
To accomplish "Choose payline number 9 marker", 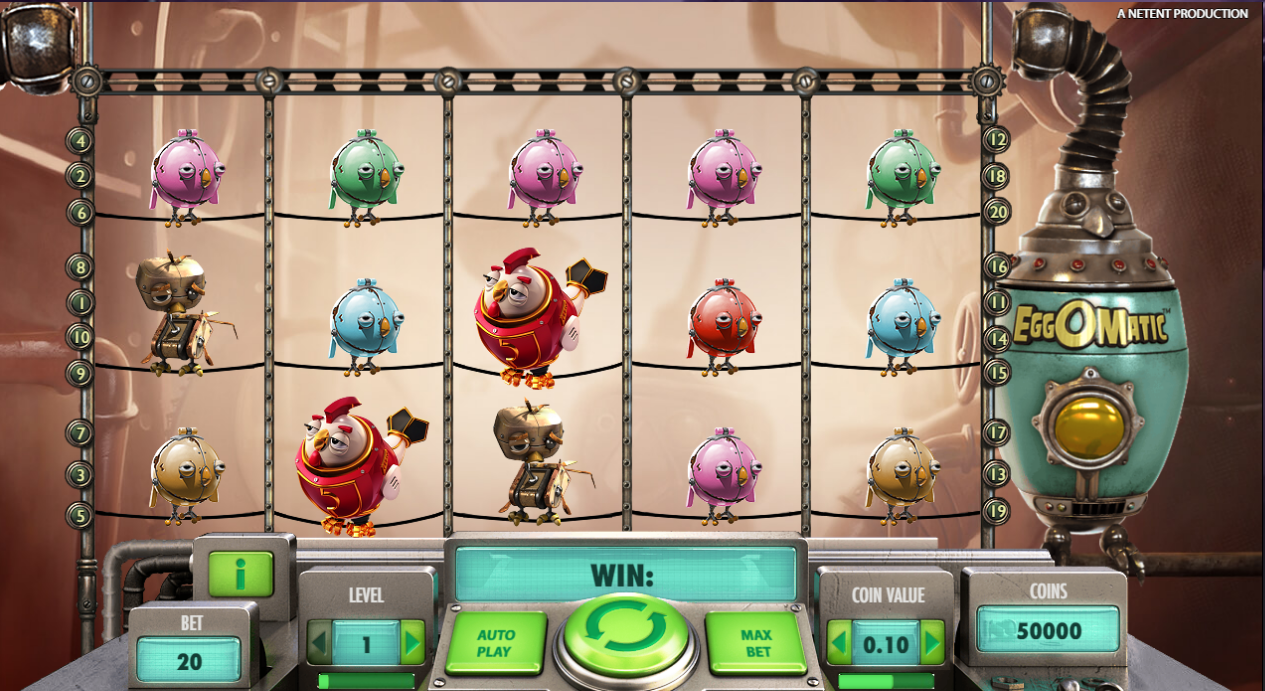I will click(80, 373).
